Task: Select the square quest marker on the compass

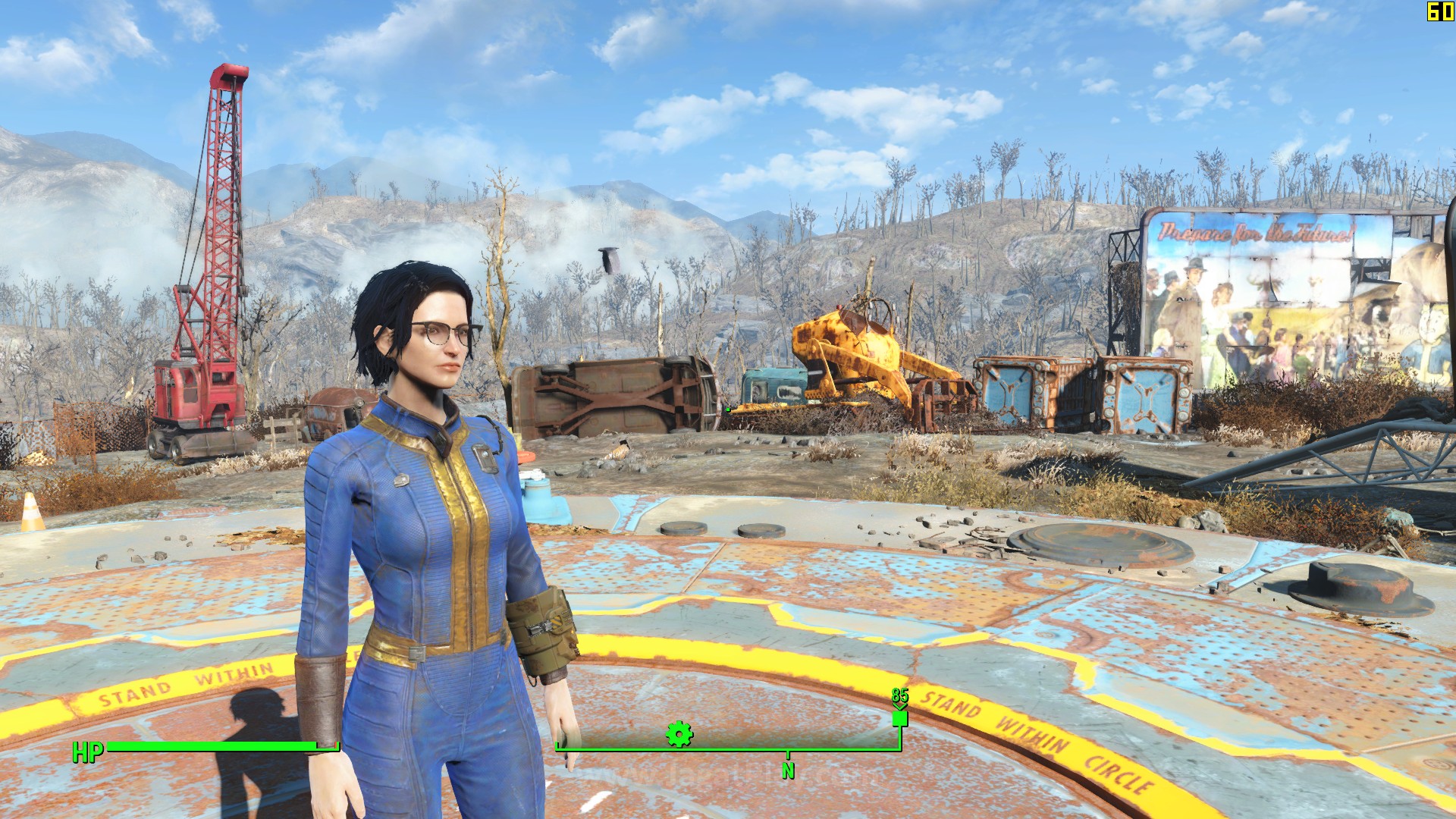Action: (900, 717)
